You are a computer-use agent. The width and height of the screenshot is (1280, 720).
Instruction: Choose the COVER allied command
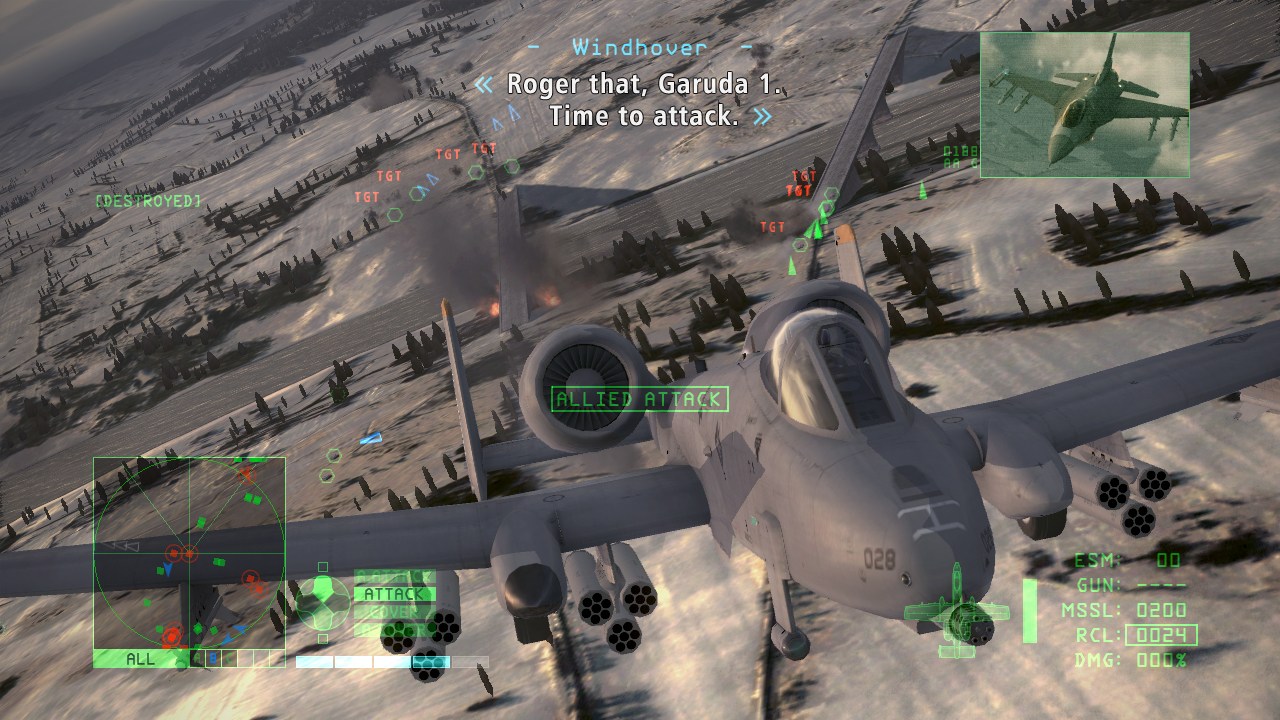(x=394, y=612)
